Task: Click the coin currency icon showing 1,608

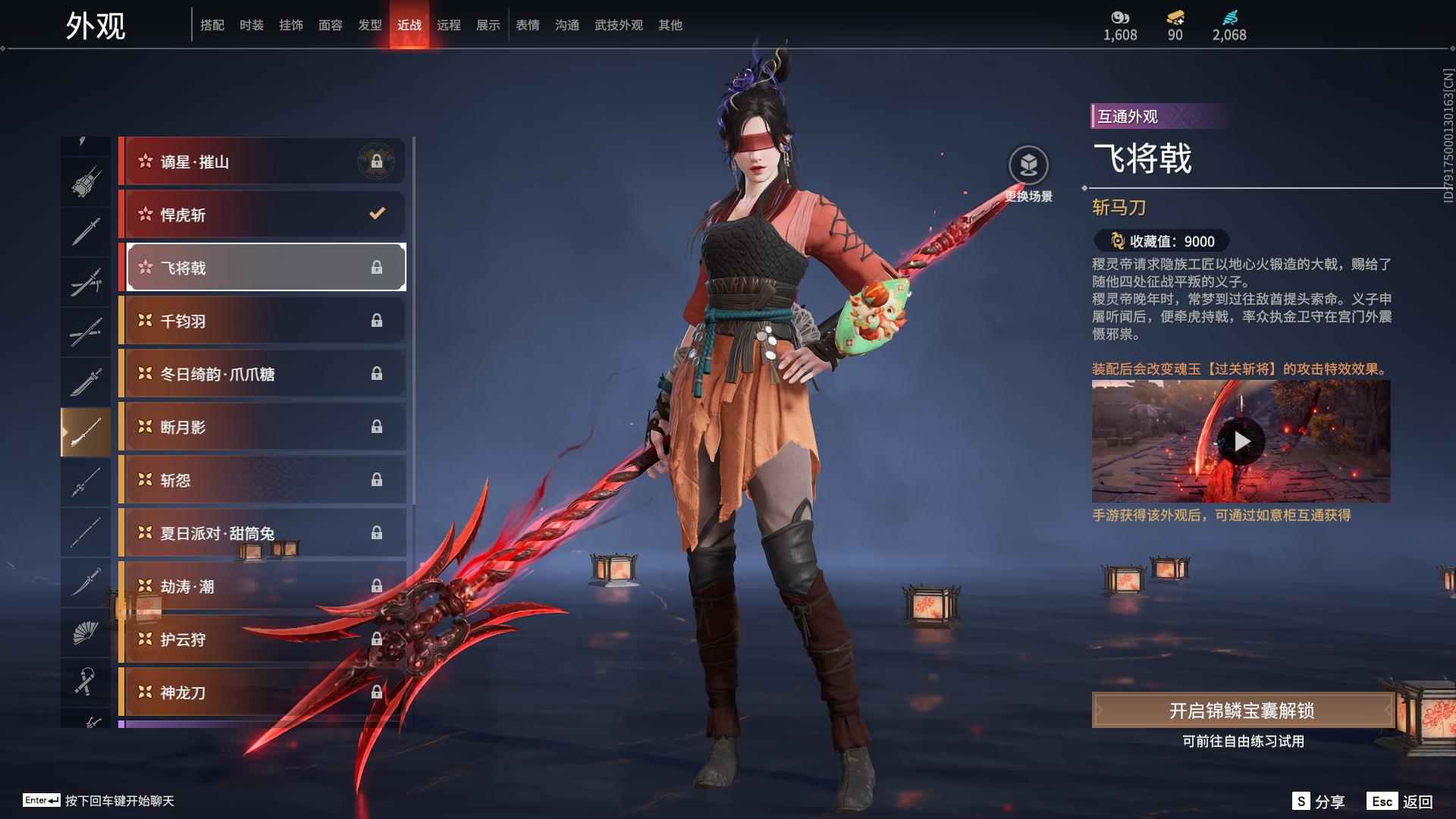Action: [x=1120, y=17]
